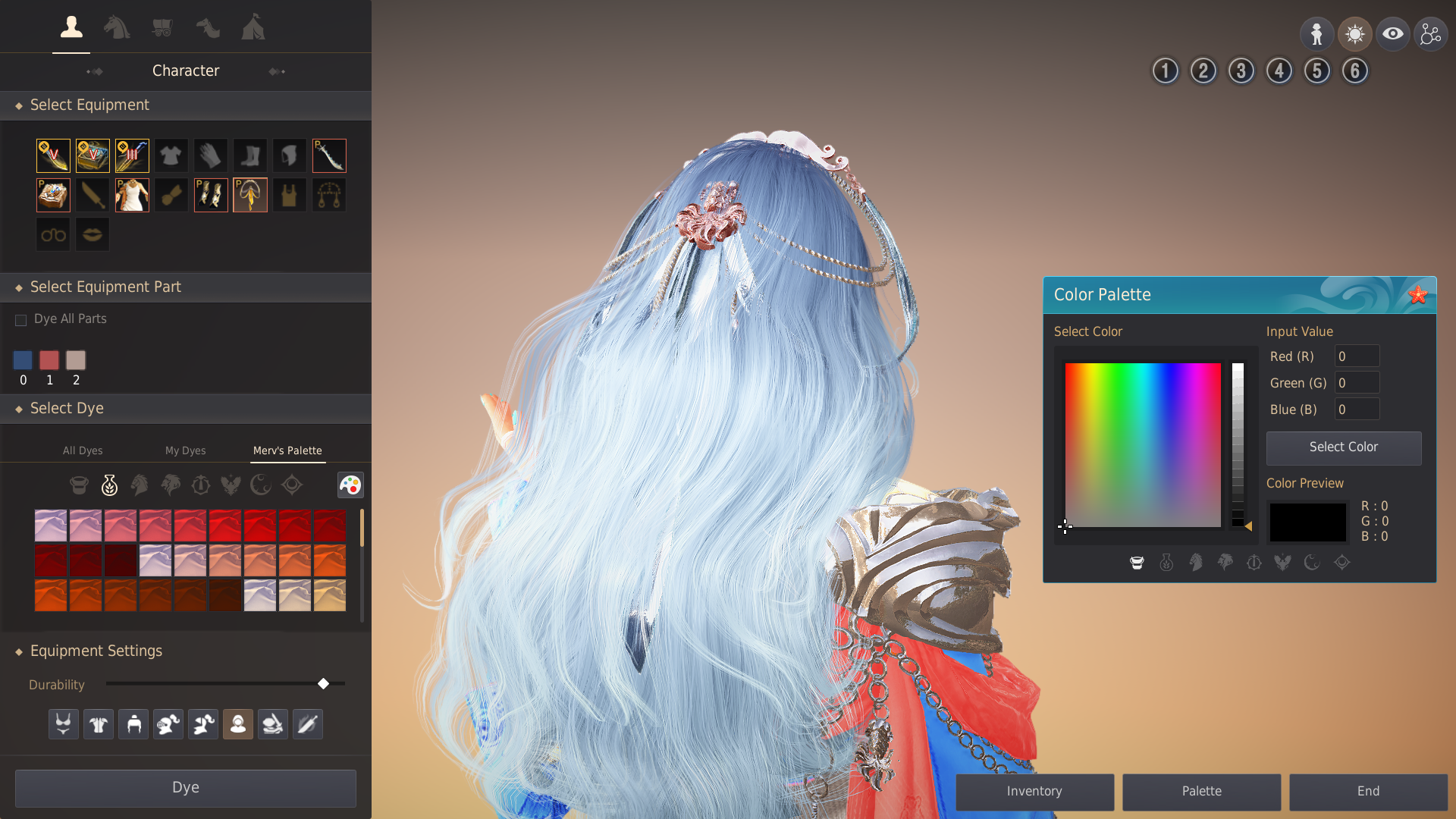This screenshot has width=1456, height=819.
Task: Open the underwear visibility icon in Equipment Settings
Action: click(63, 723)
